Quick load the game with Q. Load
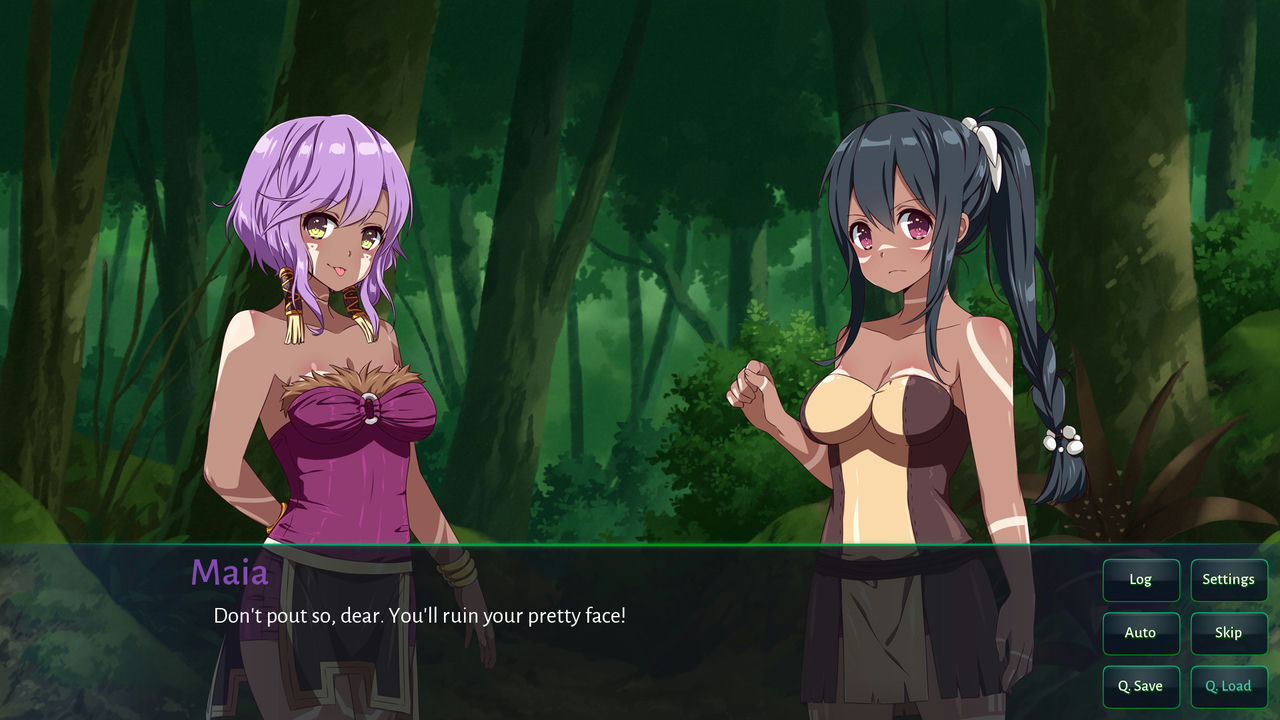1280x720 pixels. [x=1229, y=687]
